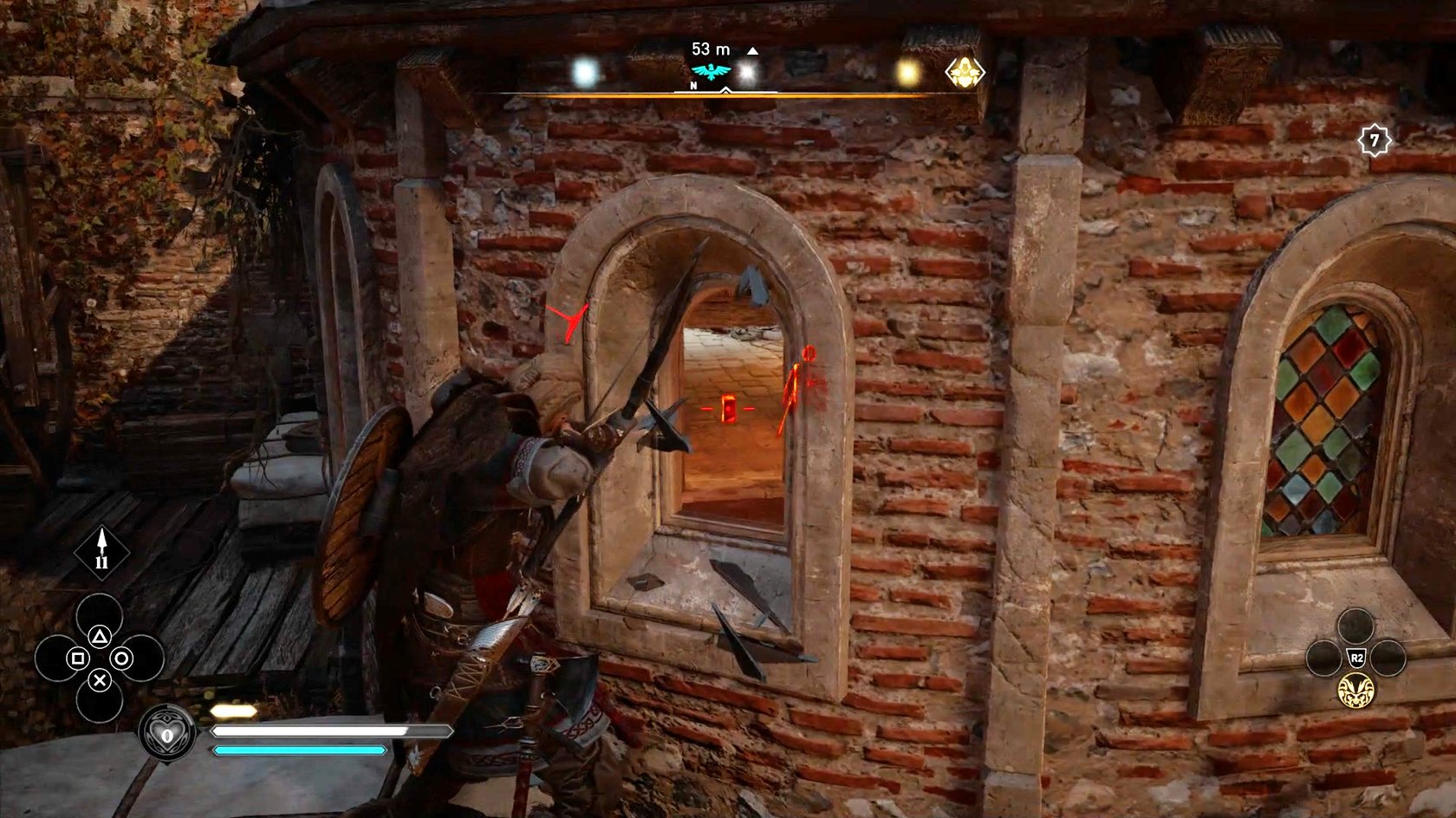1456x818 pixels.
Task: Activate the golden ability icon under R2
Action: click(1355, 690)
